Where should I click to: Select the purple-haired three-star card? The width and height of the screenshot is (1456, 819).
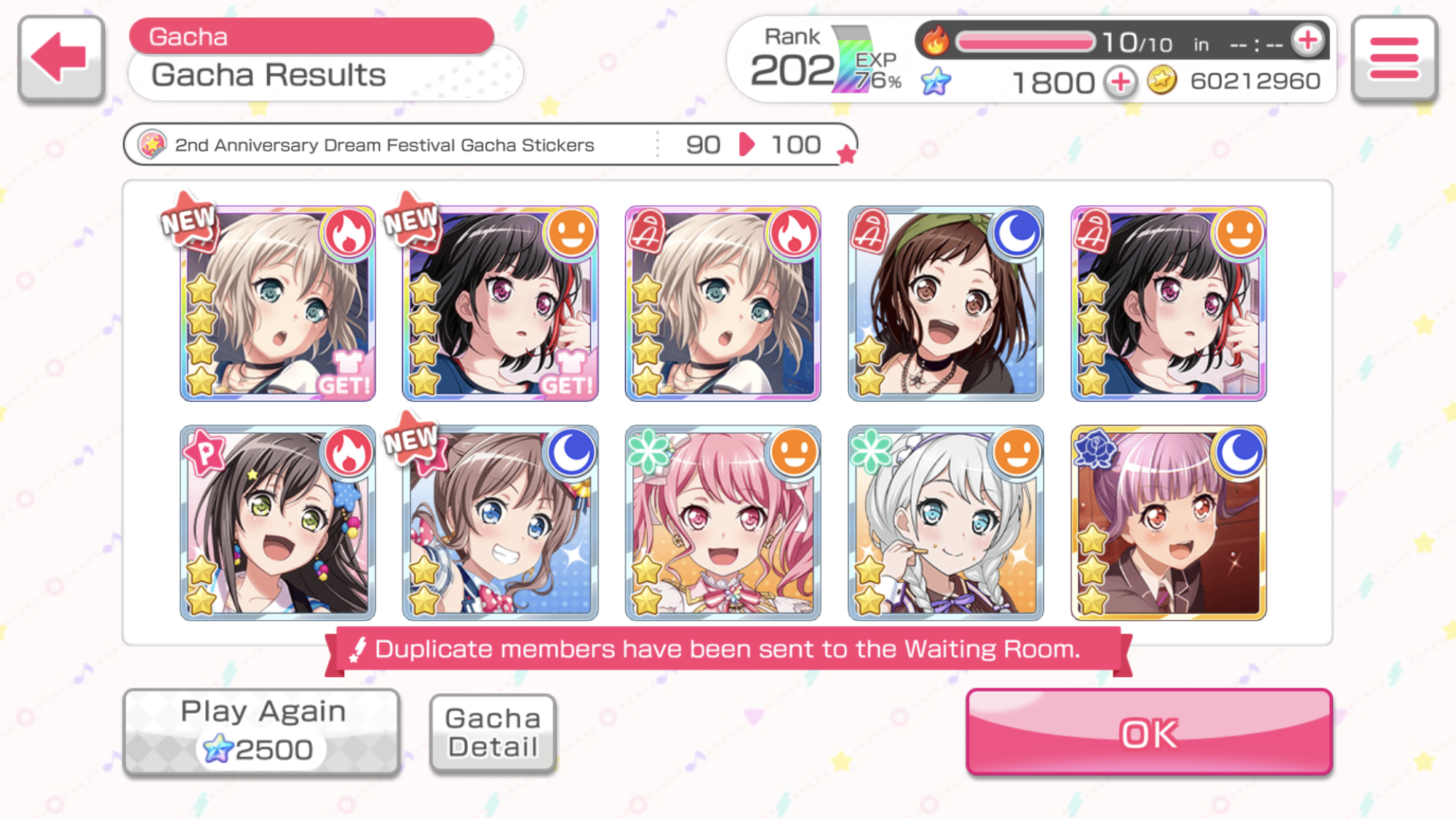click(1169, 524)
